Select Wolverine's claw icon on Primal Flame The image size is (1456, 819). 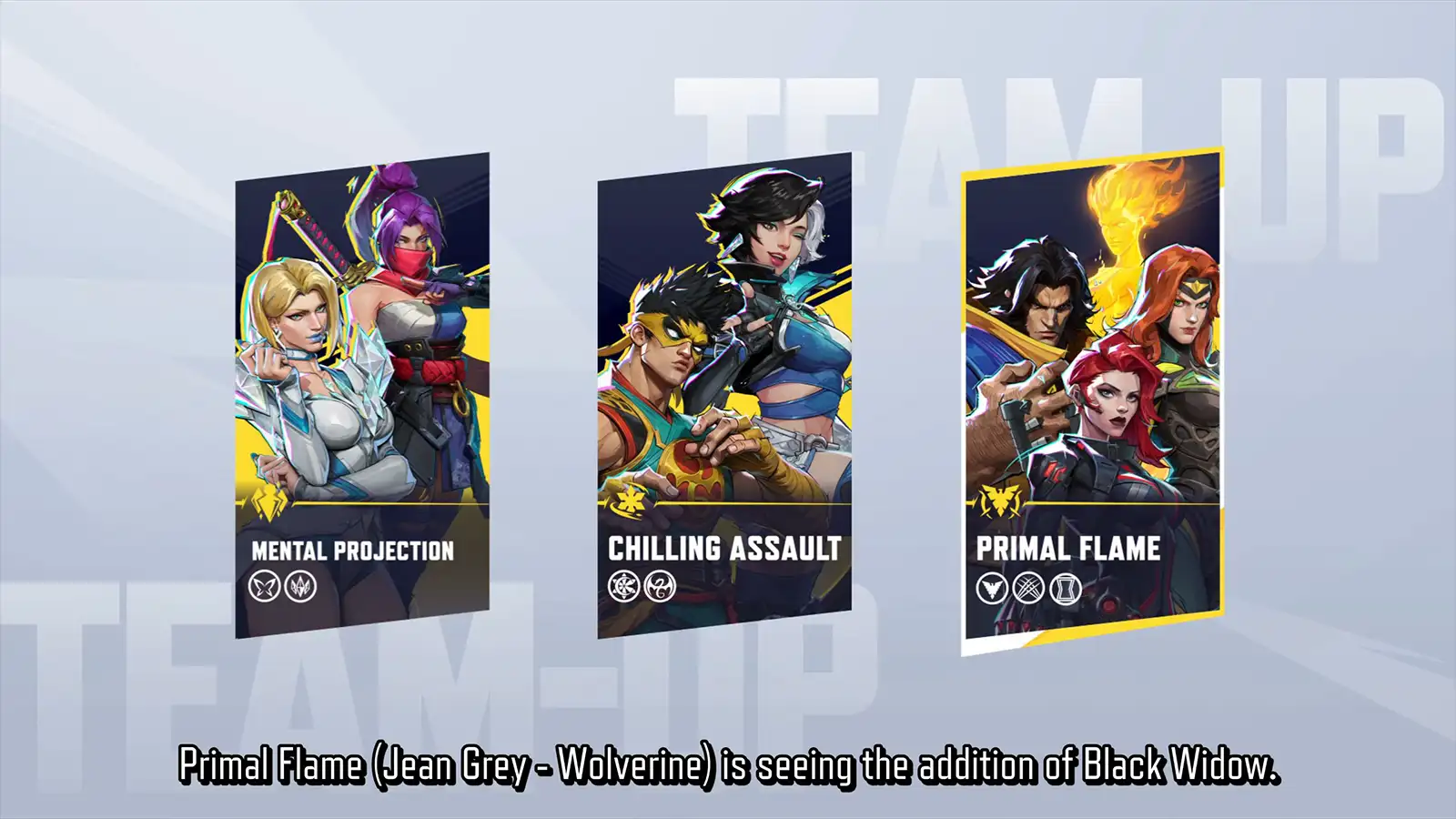pos(1028,588)
